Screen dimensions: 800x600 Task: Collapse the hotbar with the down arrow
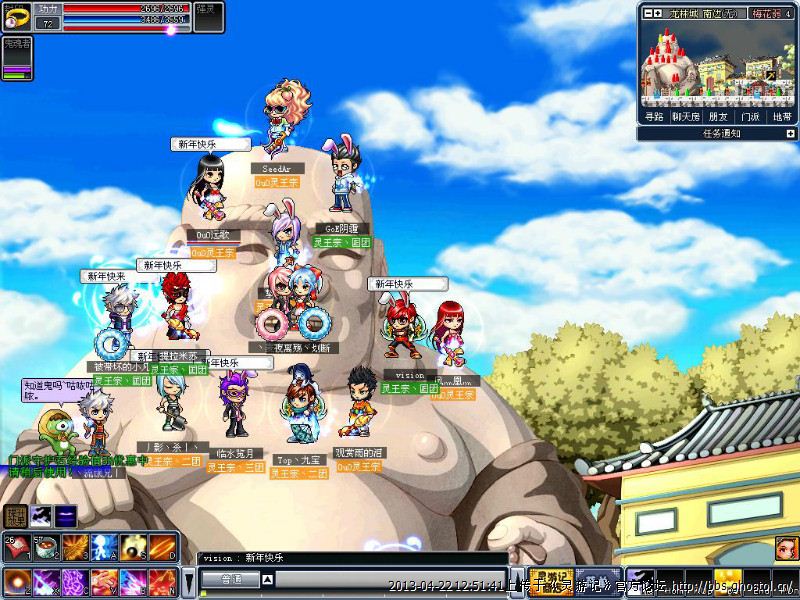[x=188, y=581]
